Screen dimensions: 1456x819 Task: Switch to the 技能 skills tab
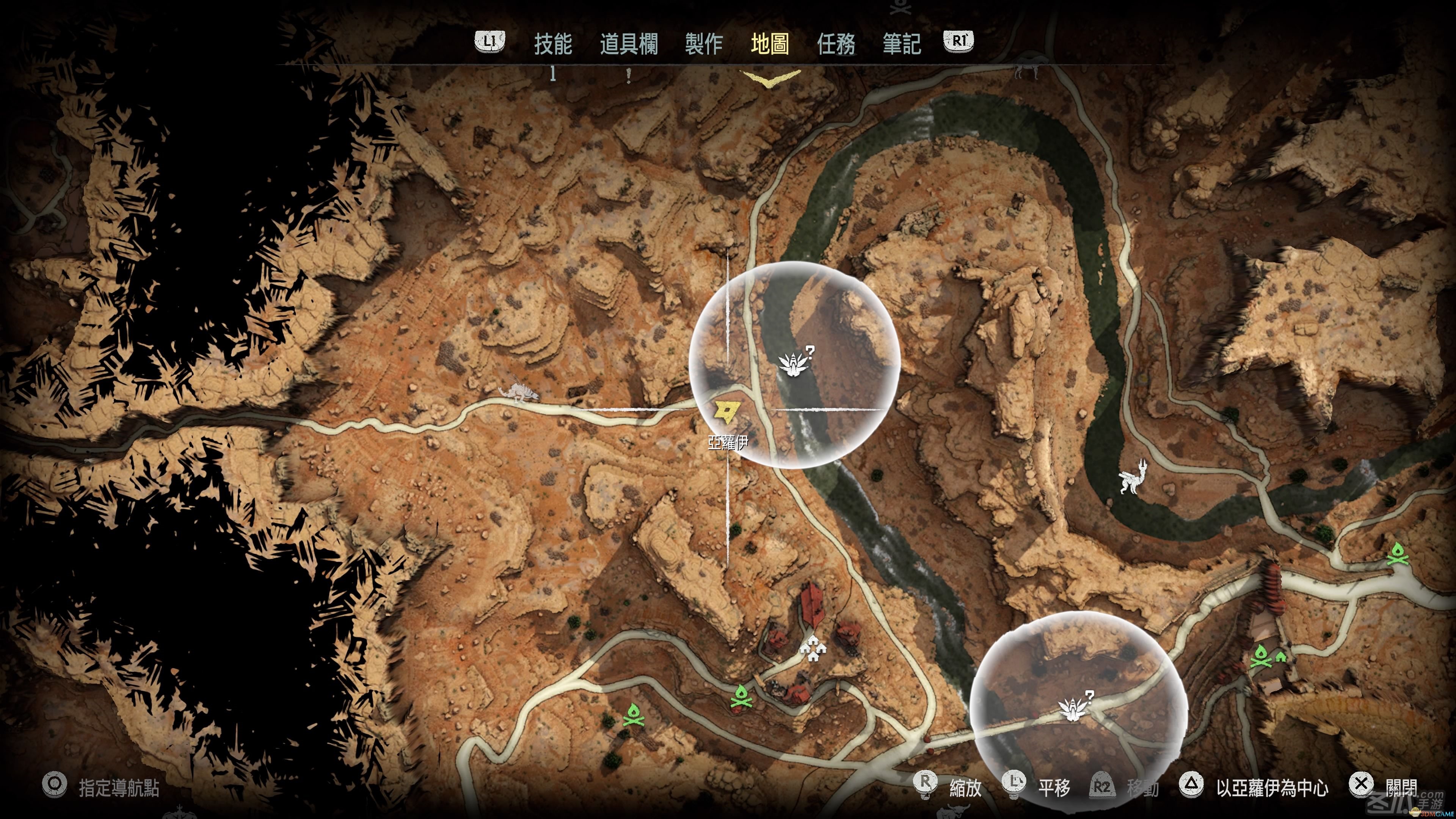point(553,44)
